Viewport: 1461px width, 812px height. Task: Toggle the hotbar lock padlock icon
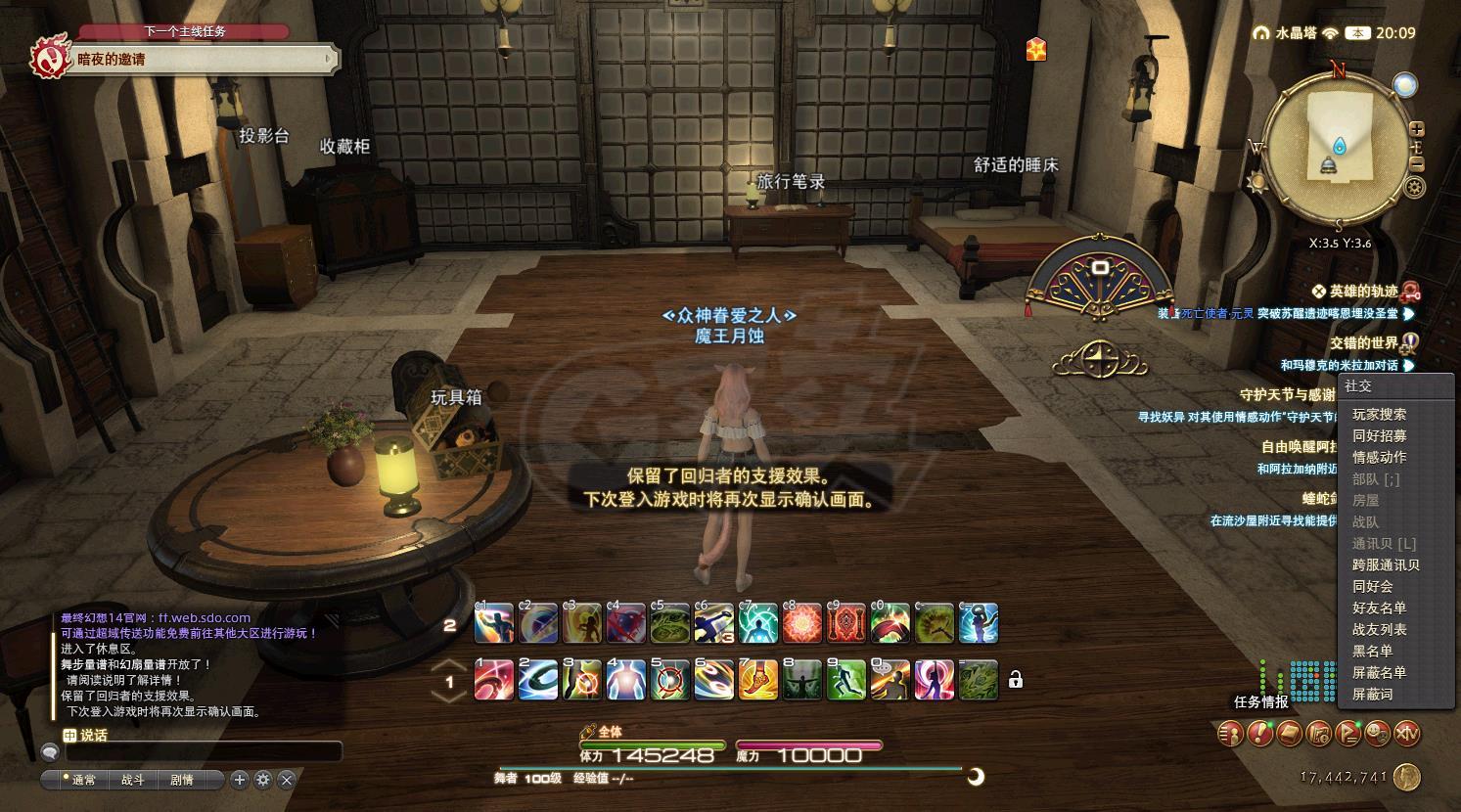click(x=1016, y=679)
